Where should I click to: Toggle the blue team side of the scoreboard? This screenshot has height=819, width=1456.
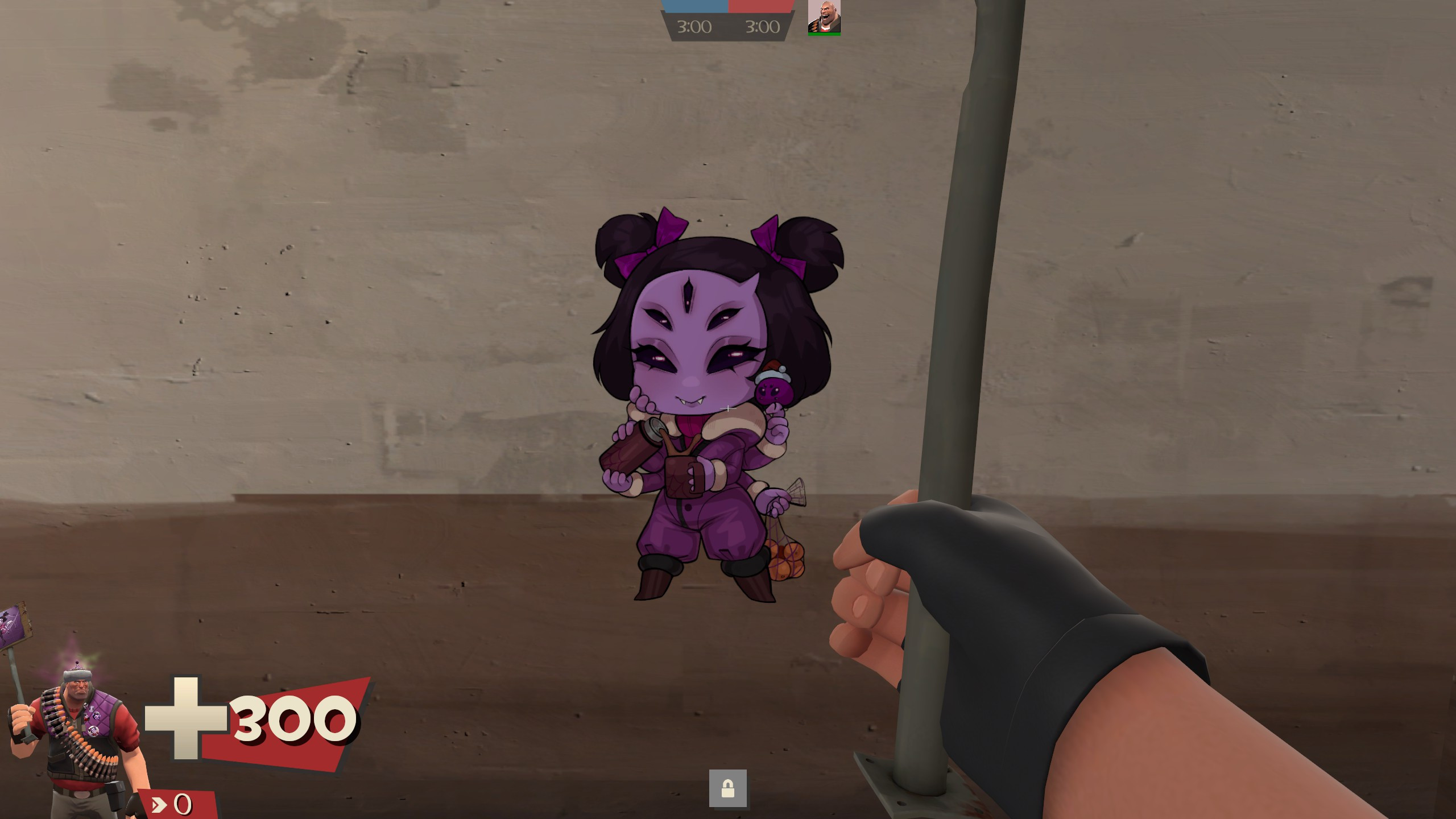pos(695,6)
